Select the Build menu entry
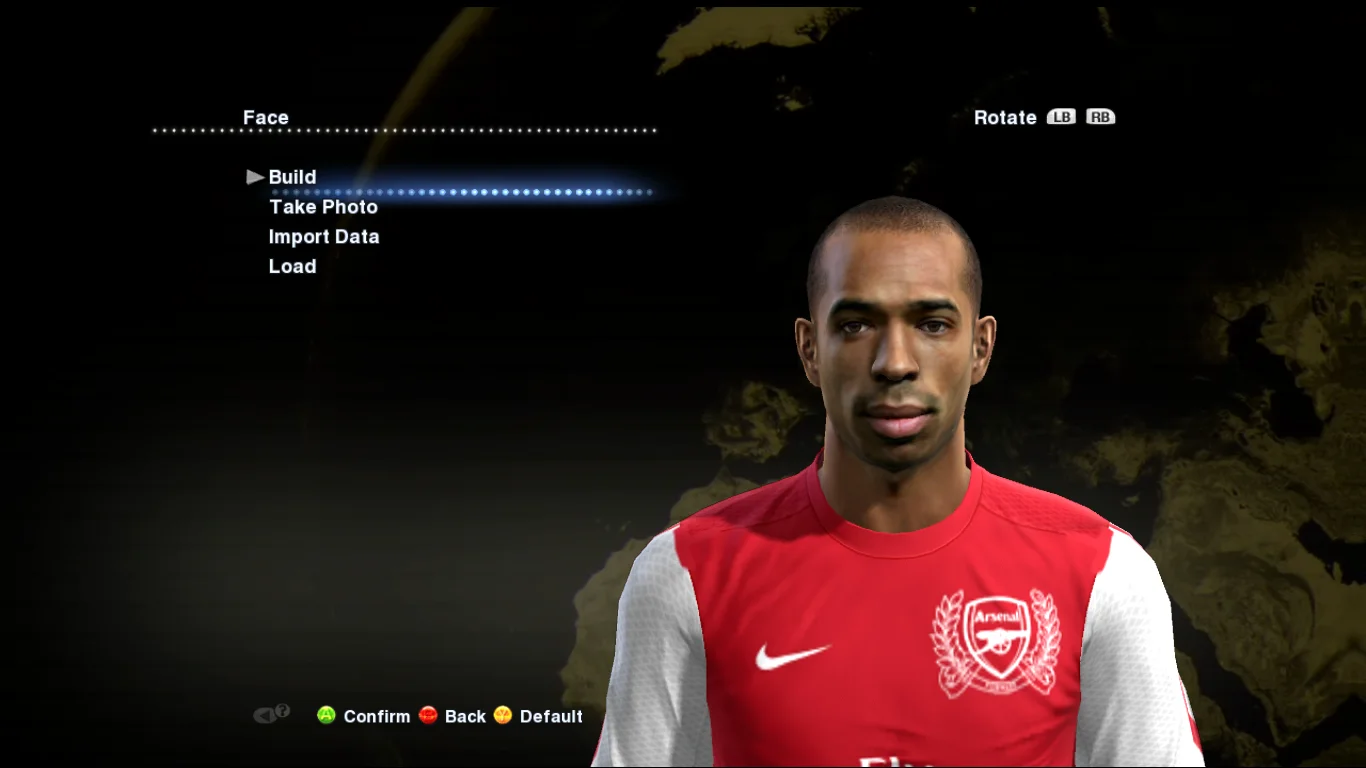Viewport: 1366px width, 768px height. (x=292, y=177)
